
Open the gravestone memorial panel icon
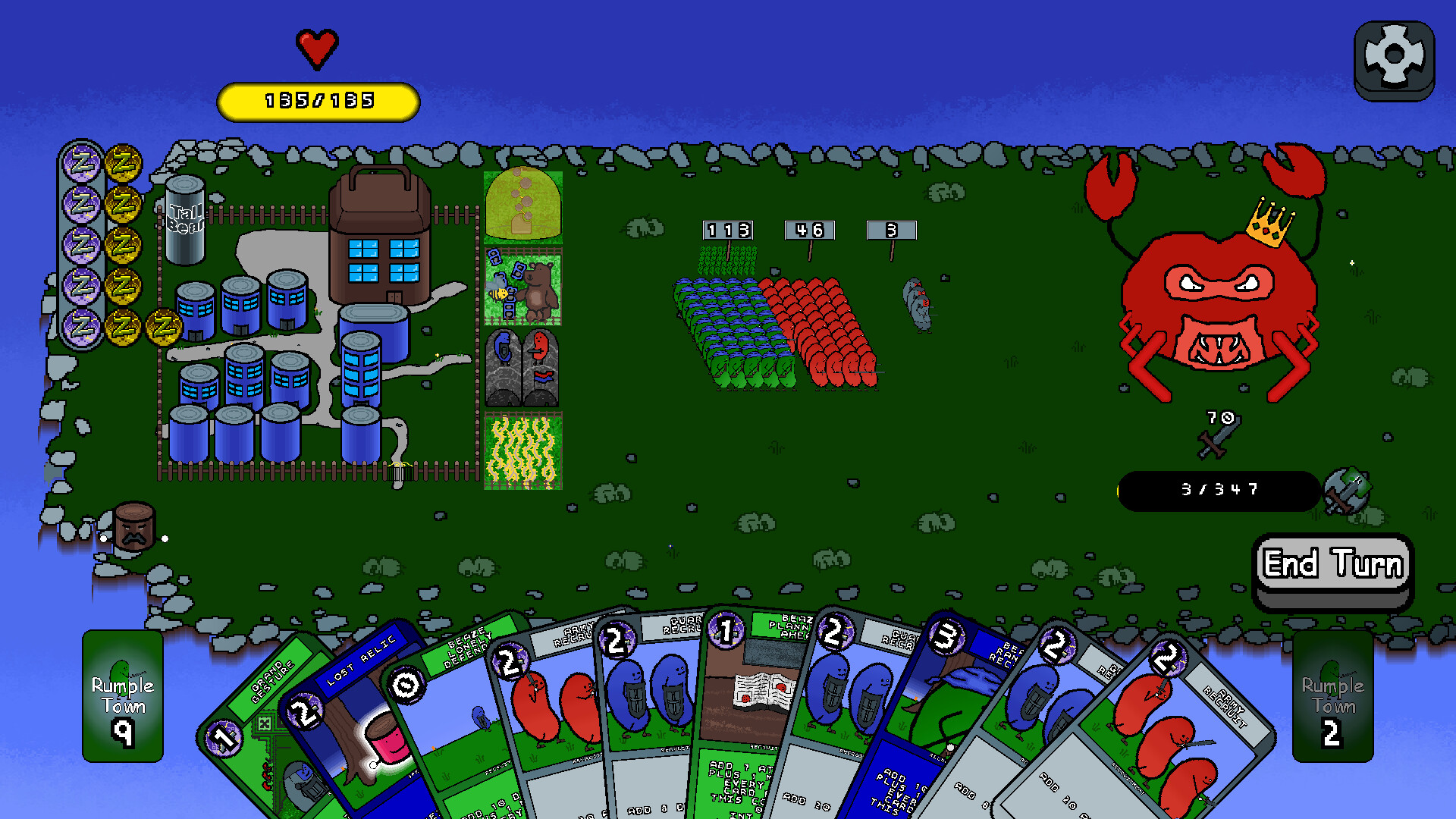pyautogui.click(x=522, y=369)
